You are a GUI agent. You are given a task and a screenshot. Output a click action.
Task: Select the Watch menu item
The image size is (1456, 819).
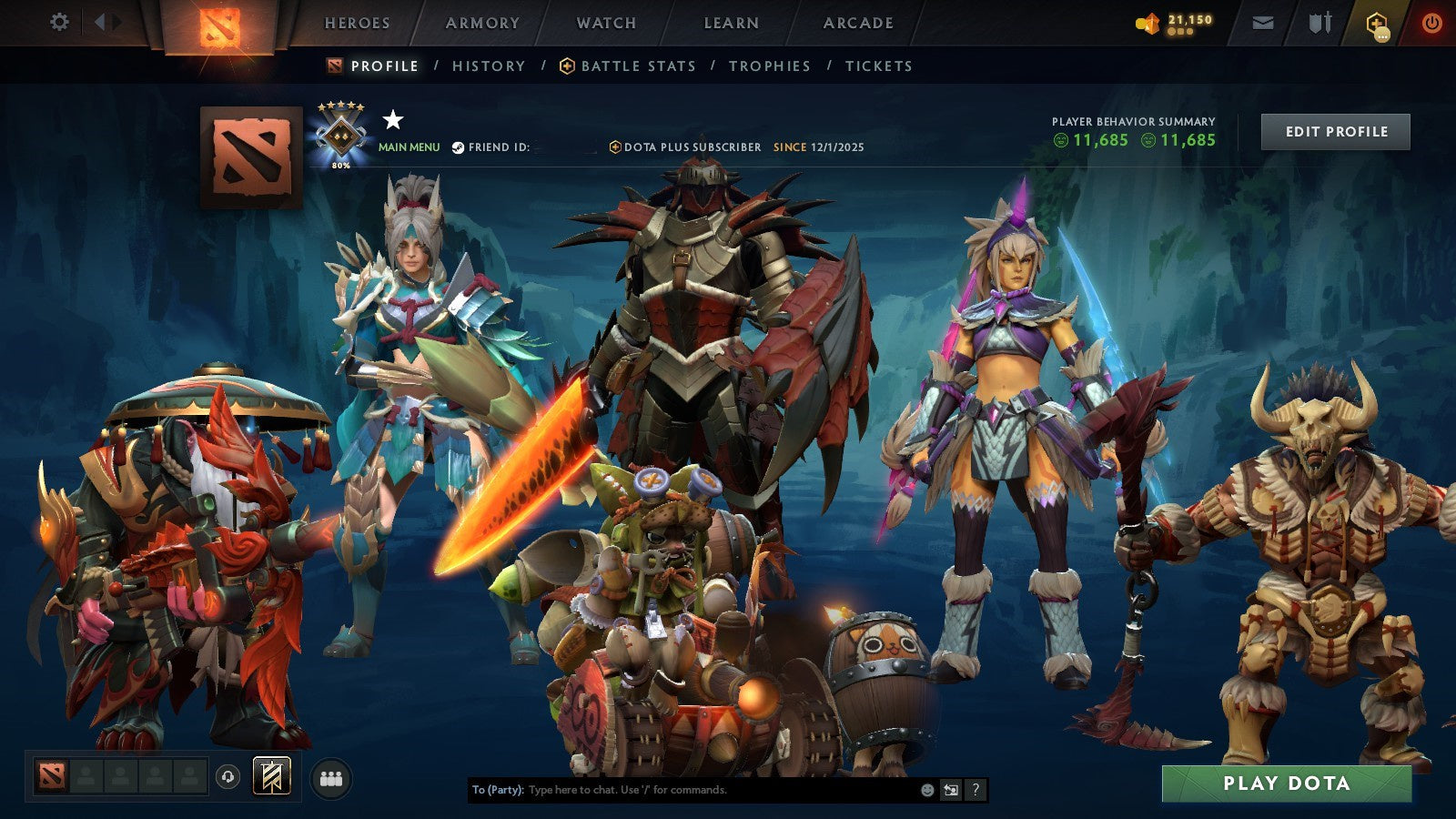pos(605,23)
